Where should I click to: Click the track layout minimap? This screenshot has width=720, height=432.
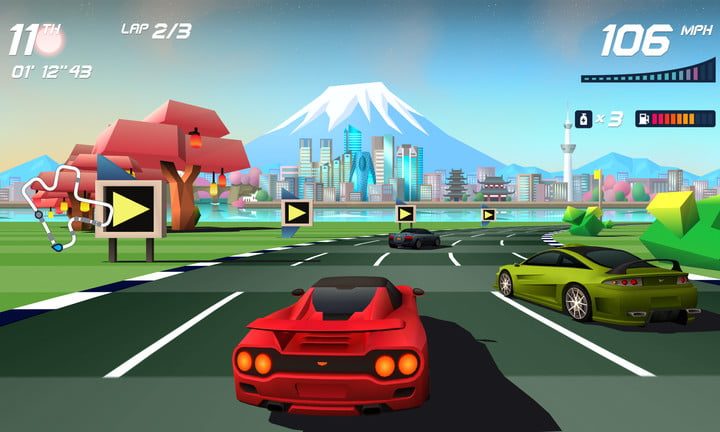click(60, 206)
